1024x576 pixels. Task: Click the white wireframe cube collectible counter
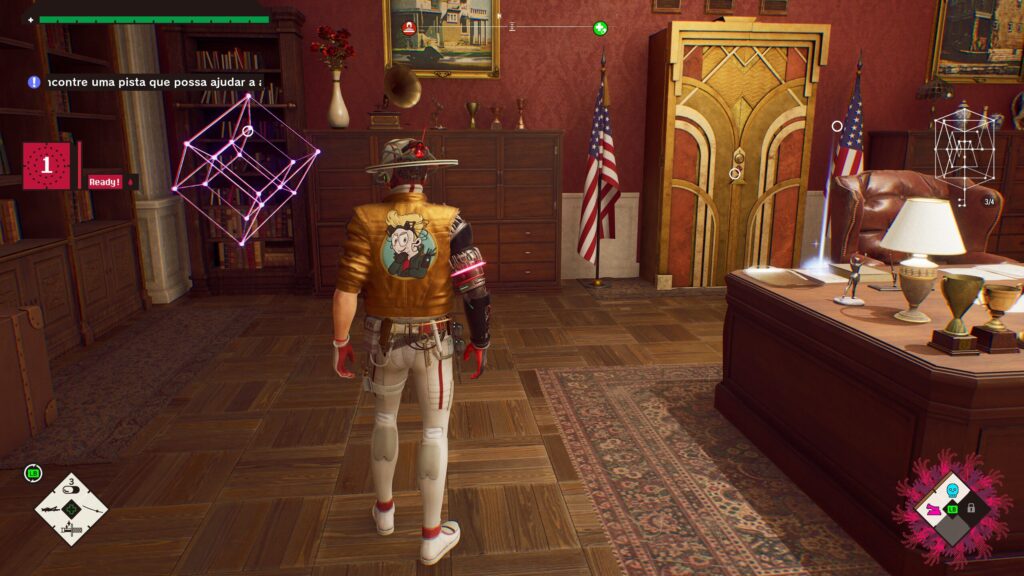coord(964,152)
